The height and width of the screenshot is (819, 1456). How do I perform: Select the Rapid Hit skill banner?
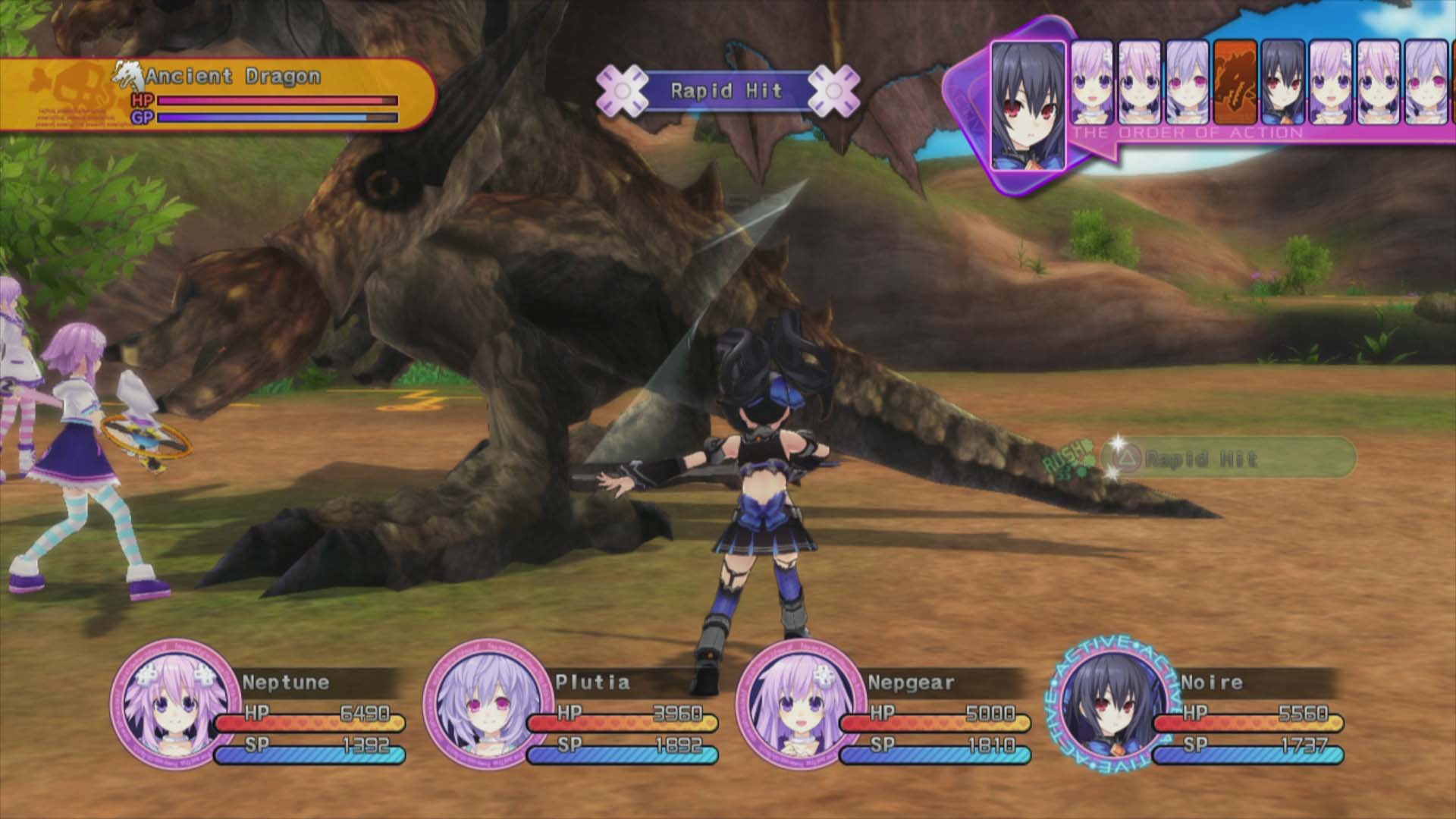click(x=726, y=91)
